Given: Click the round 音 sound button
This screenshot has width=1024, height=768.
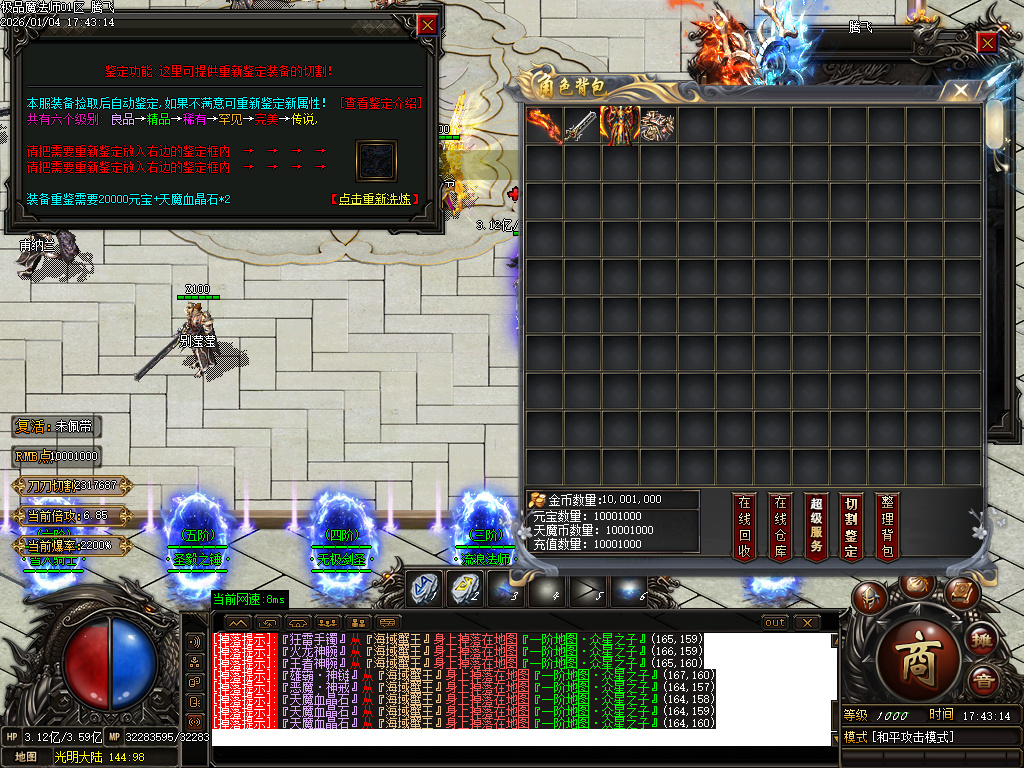Looking at the screenshot, I should 984,680.
